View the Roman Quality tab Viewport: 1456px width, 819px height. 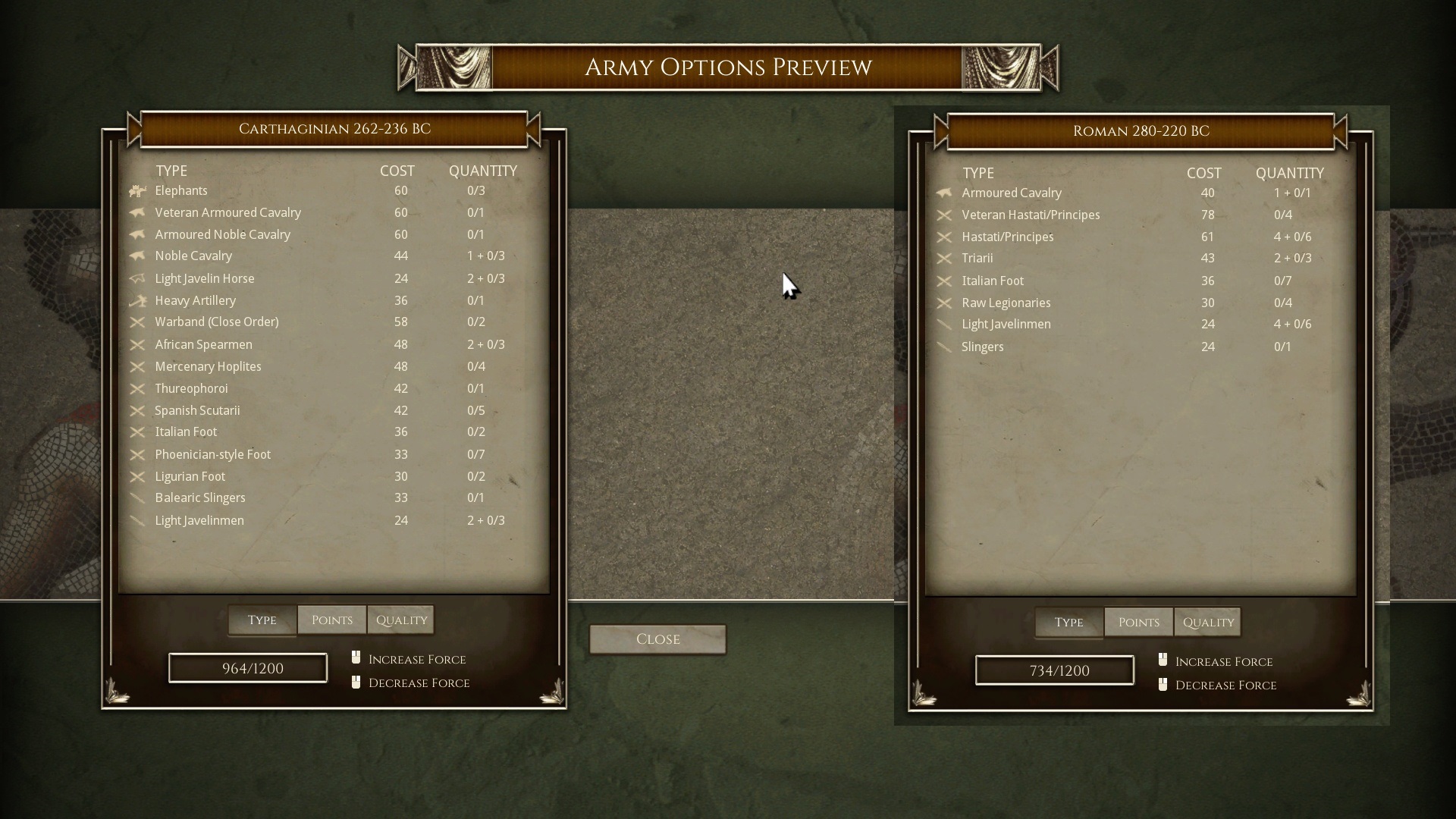point(1208,623)
